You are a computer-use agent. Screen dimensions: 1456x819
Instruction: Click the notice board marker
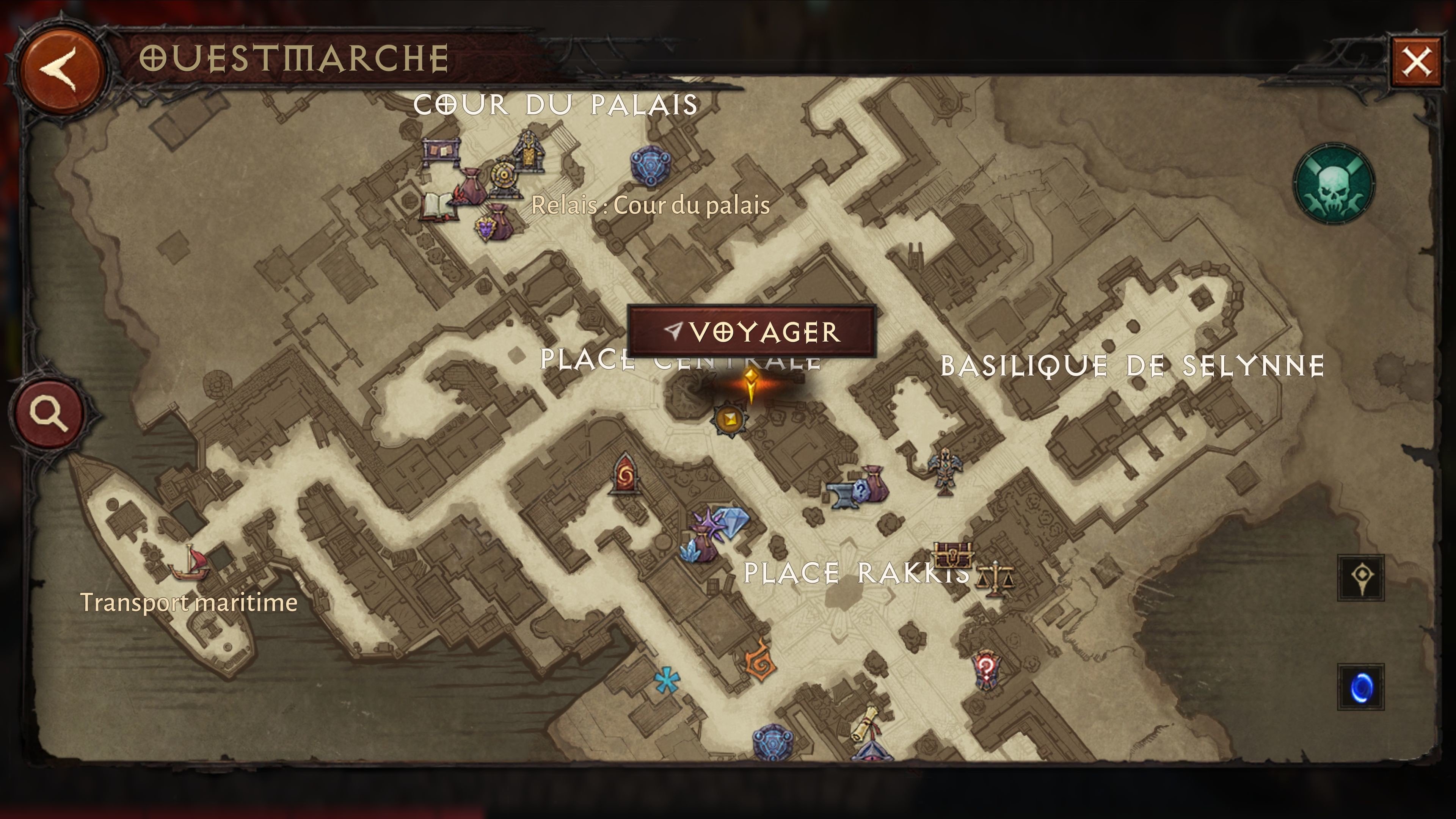point(441,152)
